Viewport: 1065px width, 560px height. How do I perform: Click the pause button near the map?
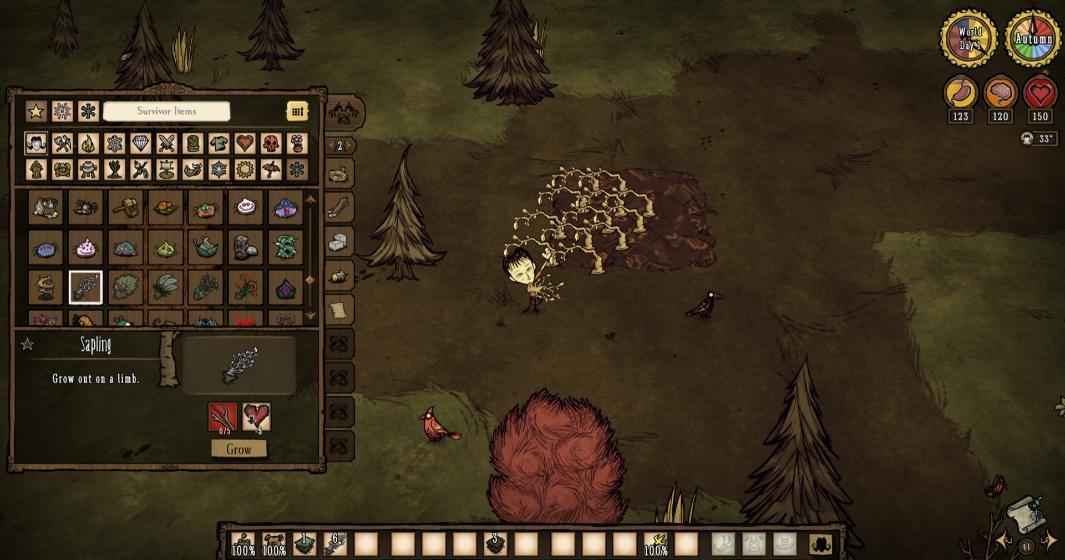click(1026, 546)
